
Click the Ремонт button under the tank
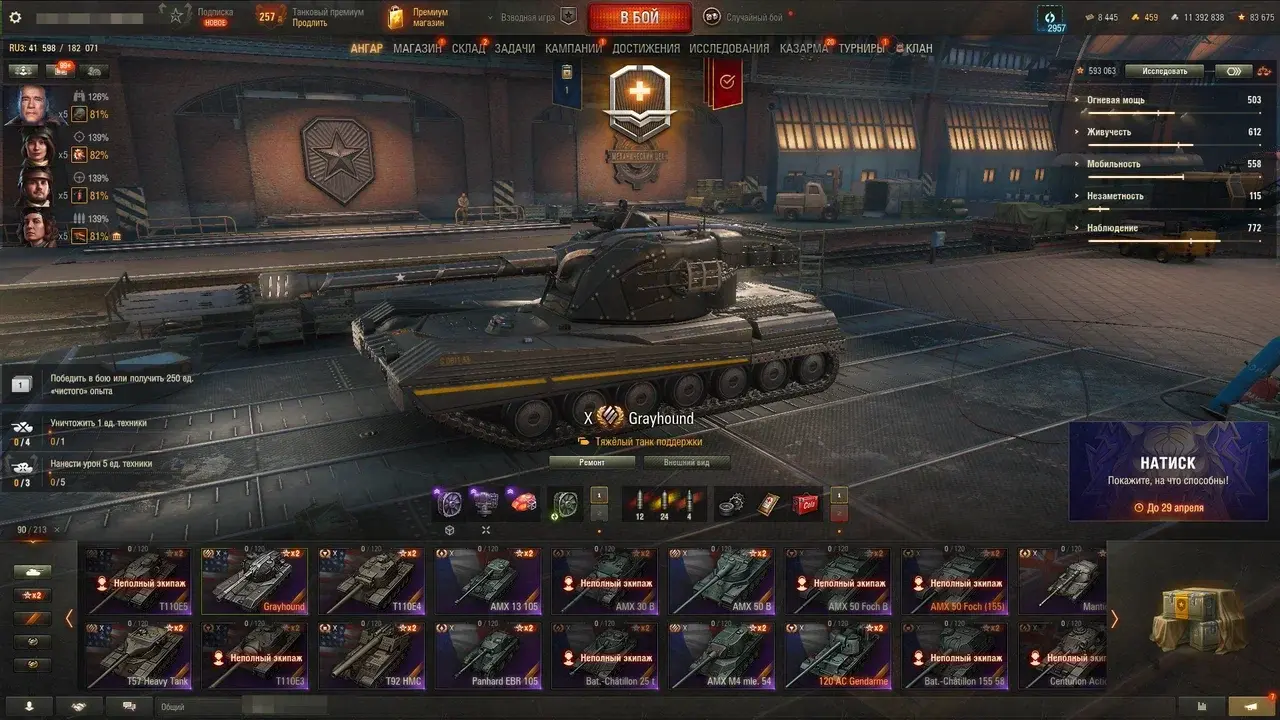592,462
